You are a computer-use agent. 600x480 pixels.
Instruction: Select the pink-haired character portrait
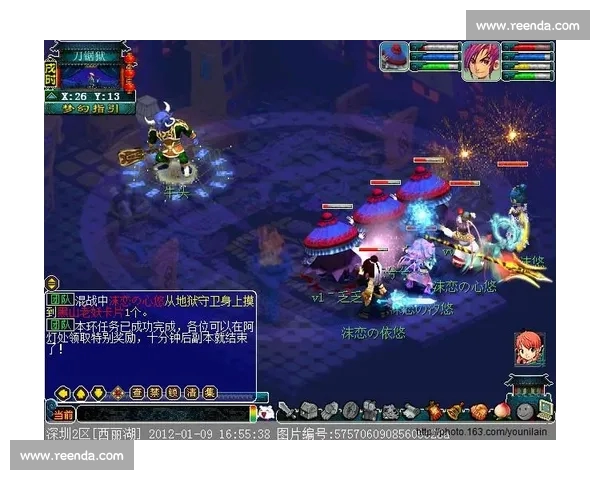coord(480,61)
